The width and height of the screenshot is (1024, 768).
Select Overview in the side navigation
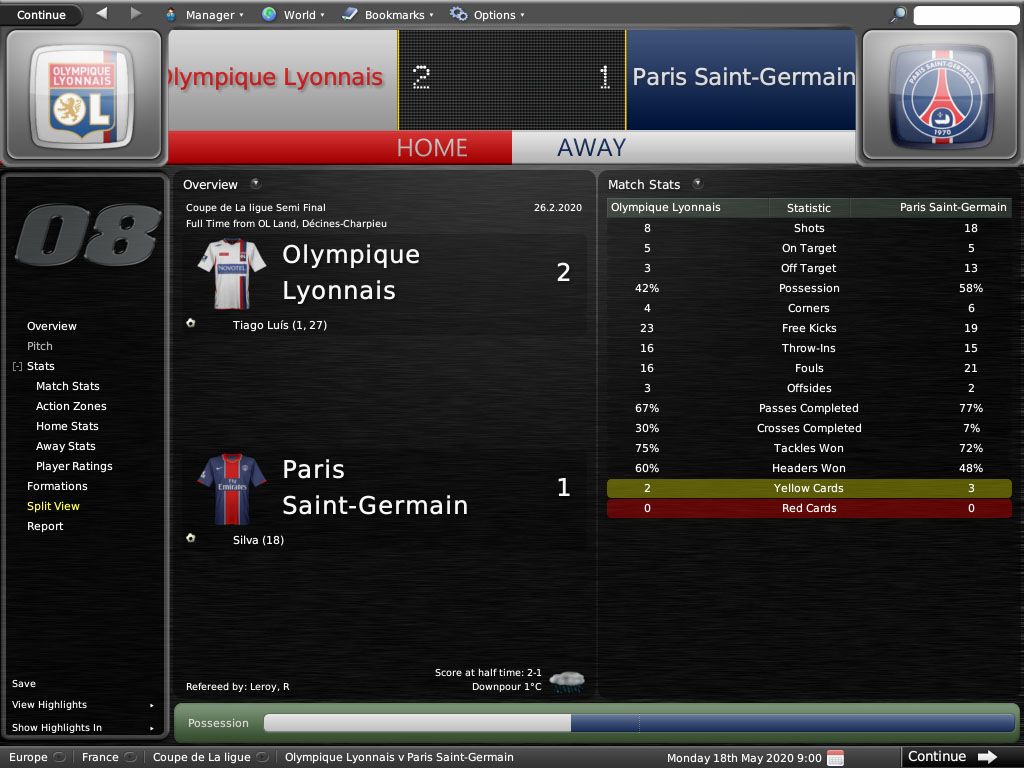tap(52, 326)
